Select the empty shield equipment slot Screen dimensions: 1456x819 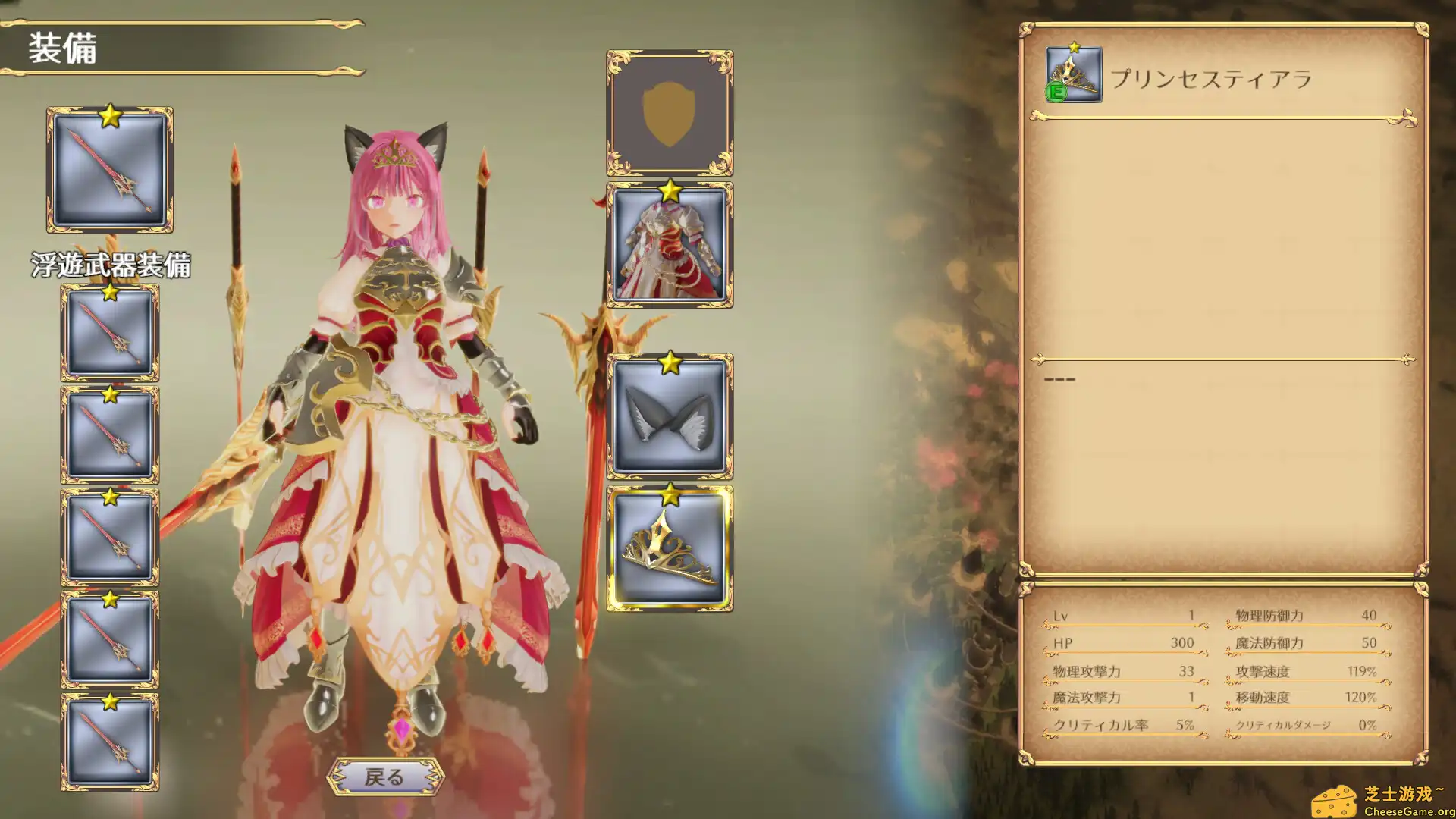pyautogui.click(x=670, y=114)
